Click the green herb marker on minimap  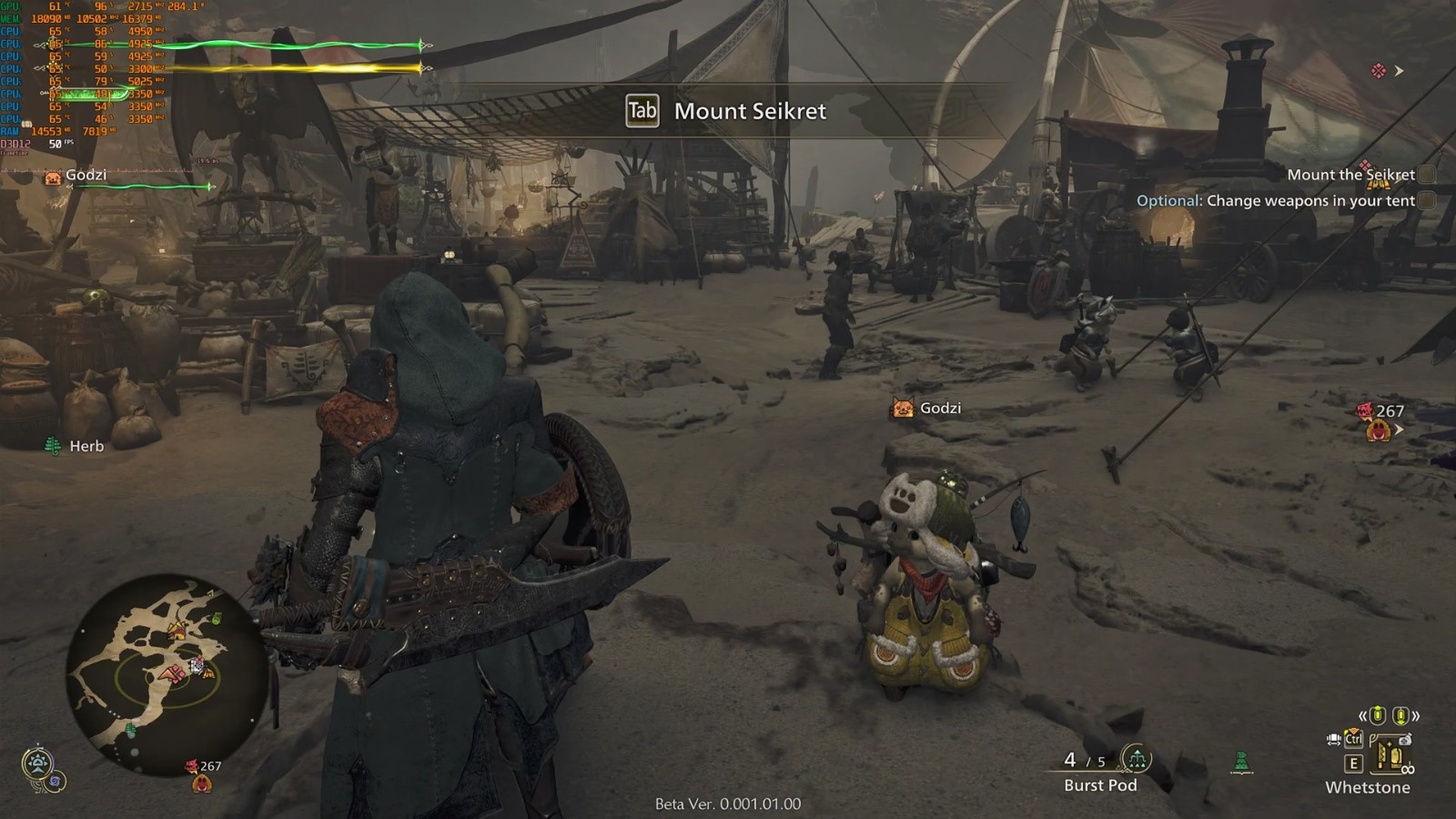131,730
